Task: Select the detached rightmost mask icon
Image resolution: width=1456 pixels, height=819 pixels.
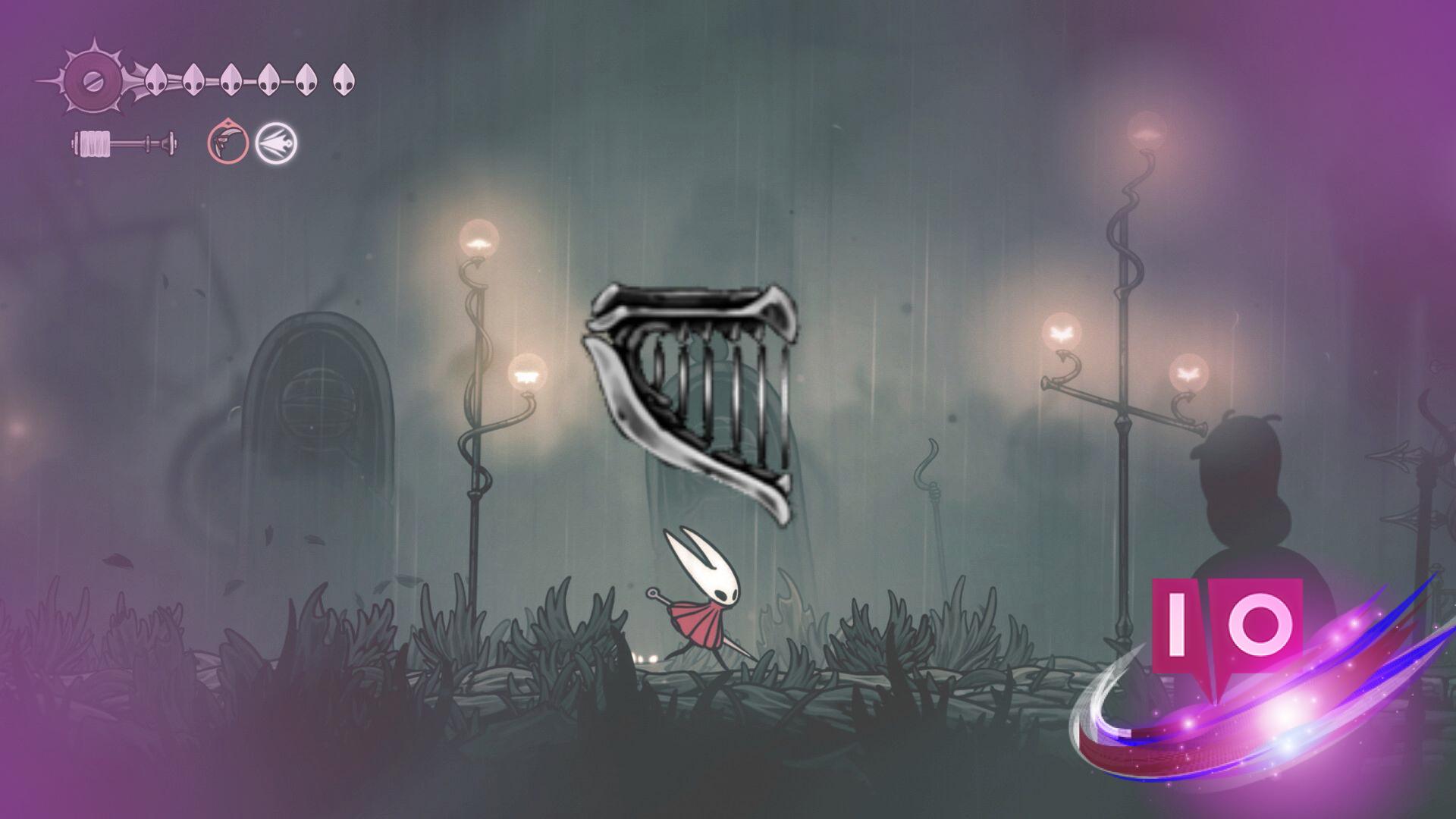Action: click(x=345, y=78)
